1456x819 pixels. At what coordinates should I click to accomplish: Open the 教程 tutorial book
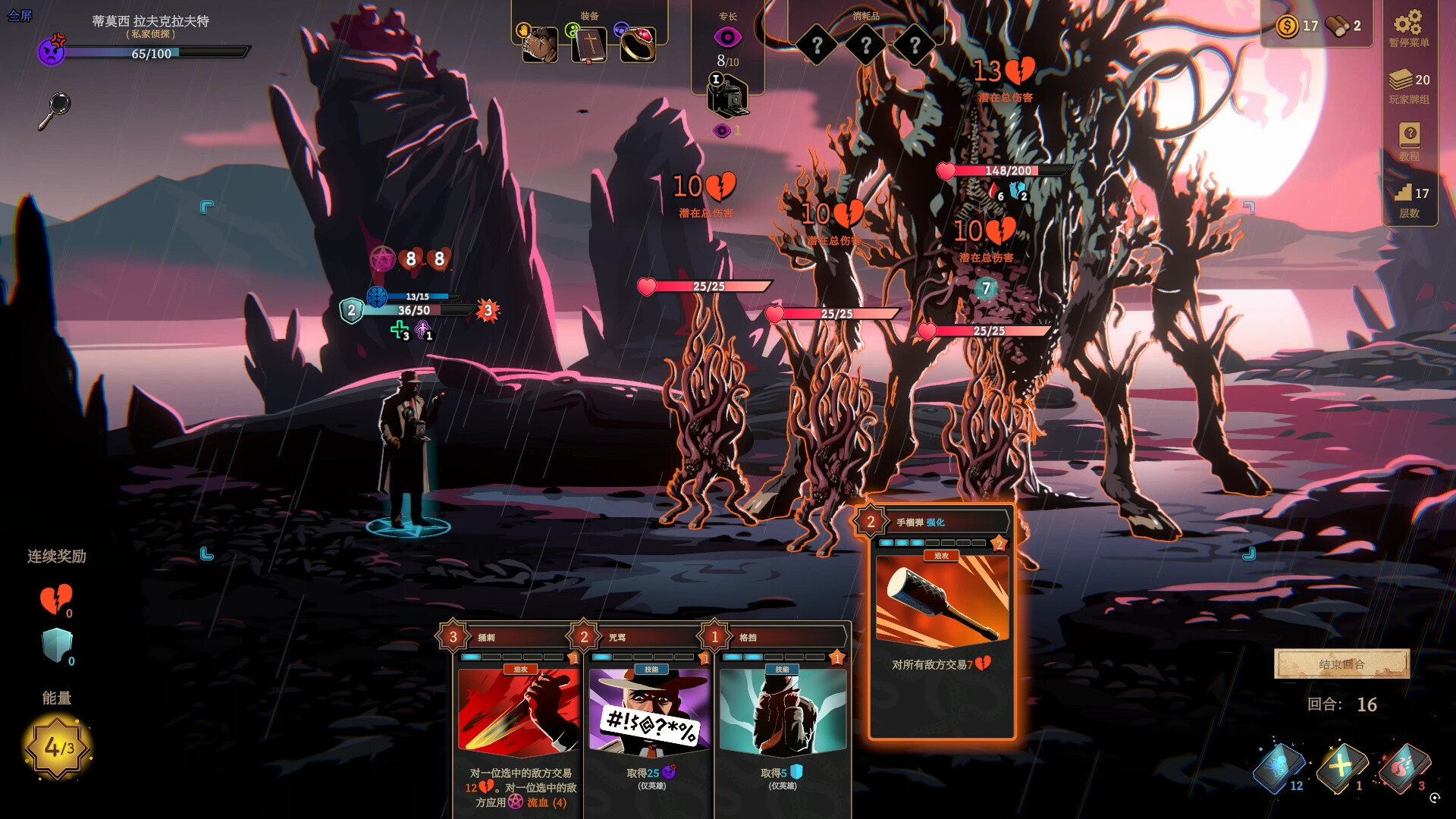[1409, 140]
